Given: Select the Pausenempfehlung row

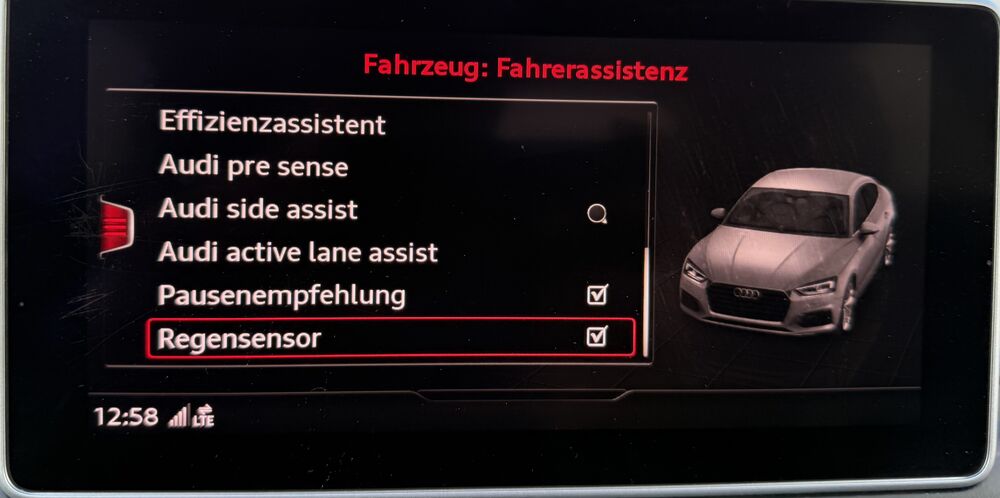Looking at the screenshot, I should point(282,296).
